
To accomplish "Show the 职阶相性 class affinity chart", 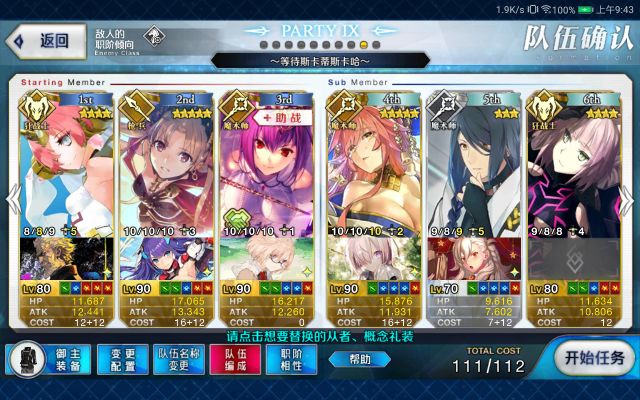I will pos(291,358).
